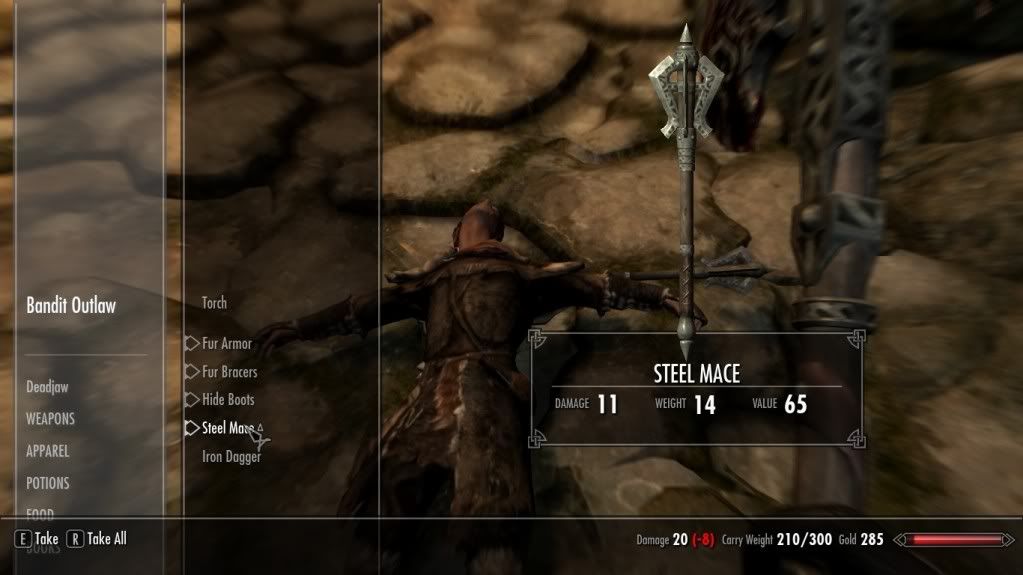Pick the Hide Boots entry
Viewport: 1023px width, 575px height.
(228, 400)
